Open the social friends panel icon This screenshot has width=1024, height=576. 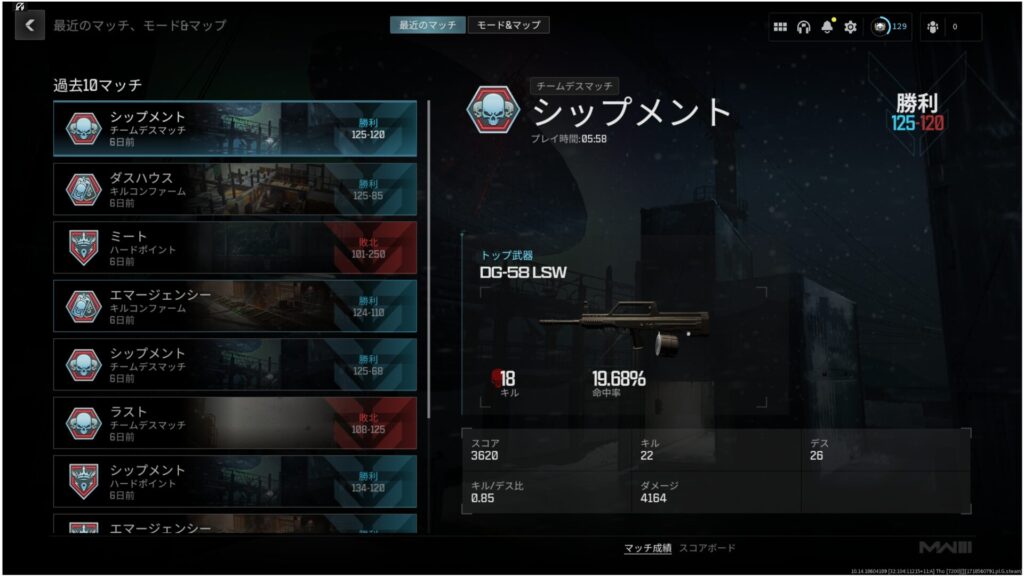(933, 27)
